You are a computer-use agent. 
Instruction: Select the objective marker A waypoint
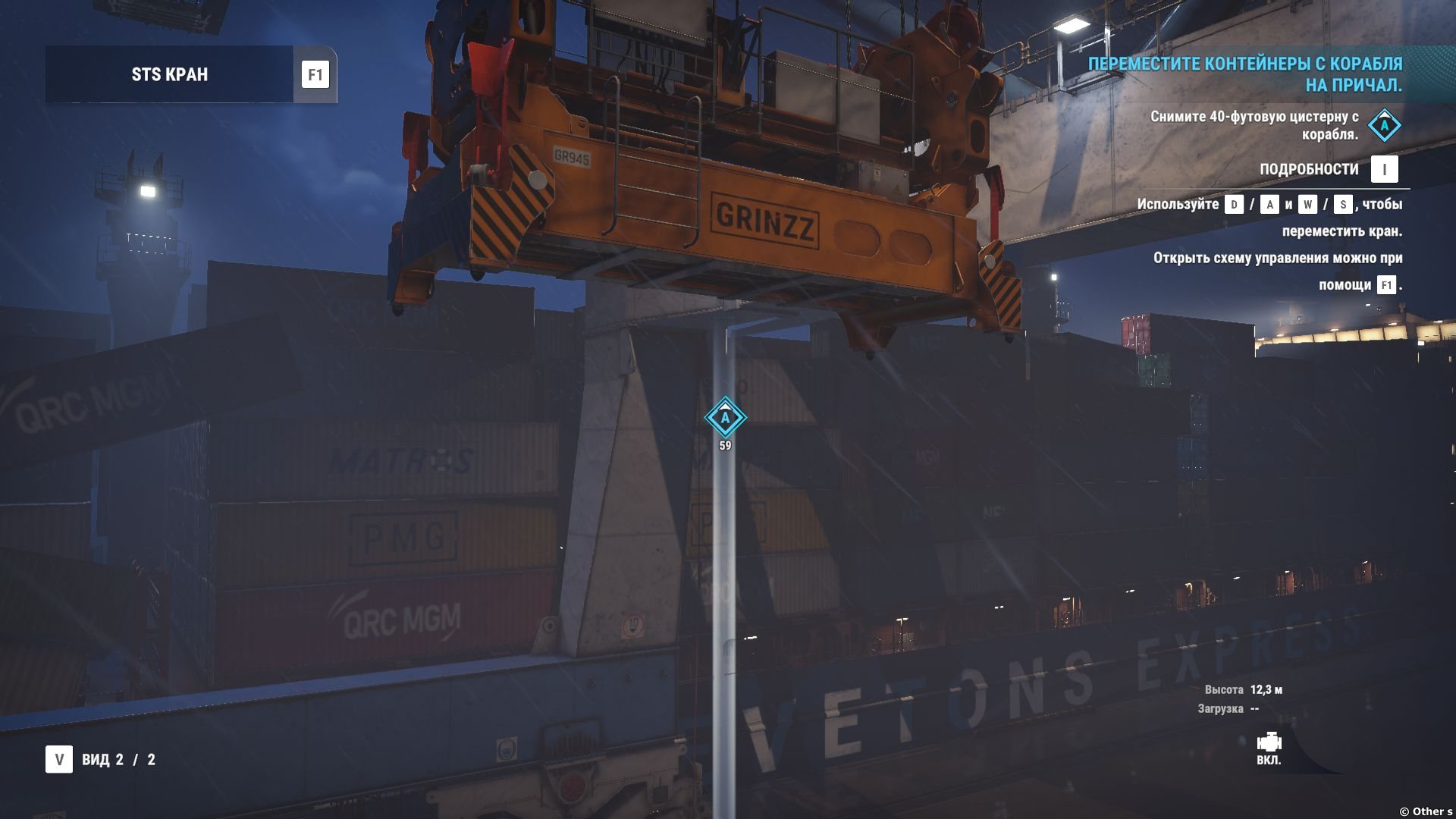click(725, 417)
